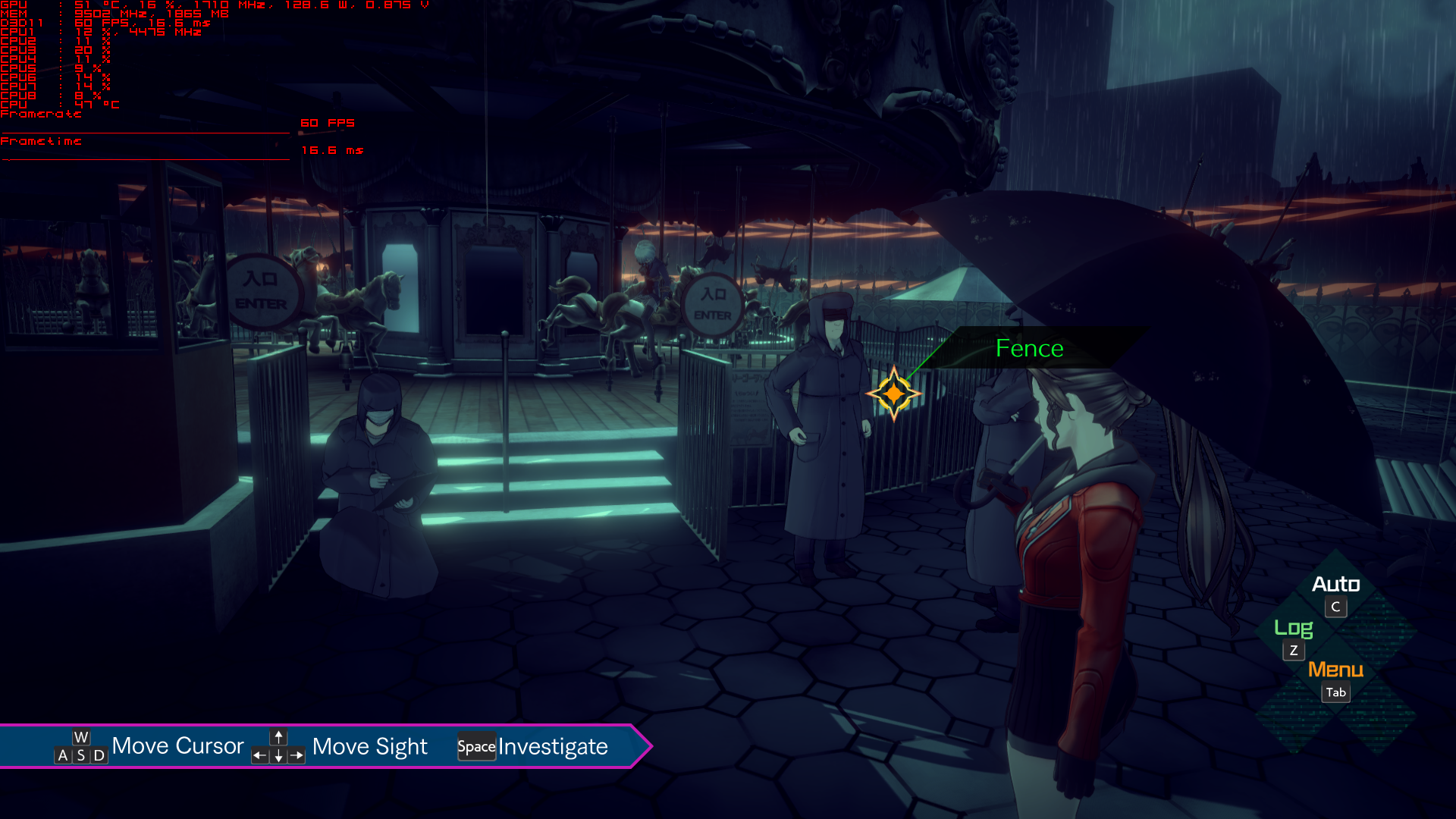Open the game Menu

(1335, 670)
